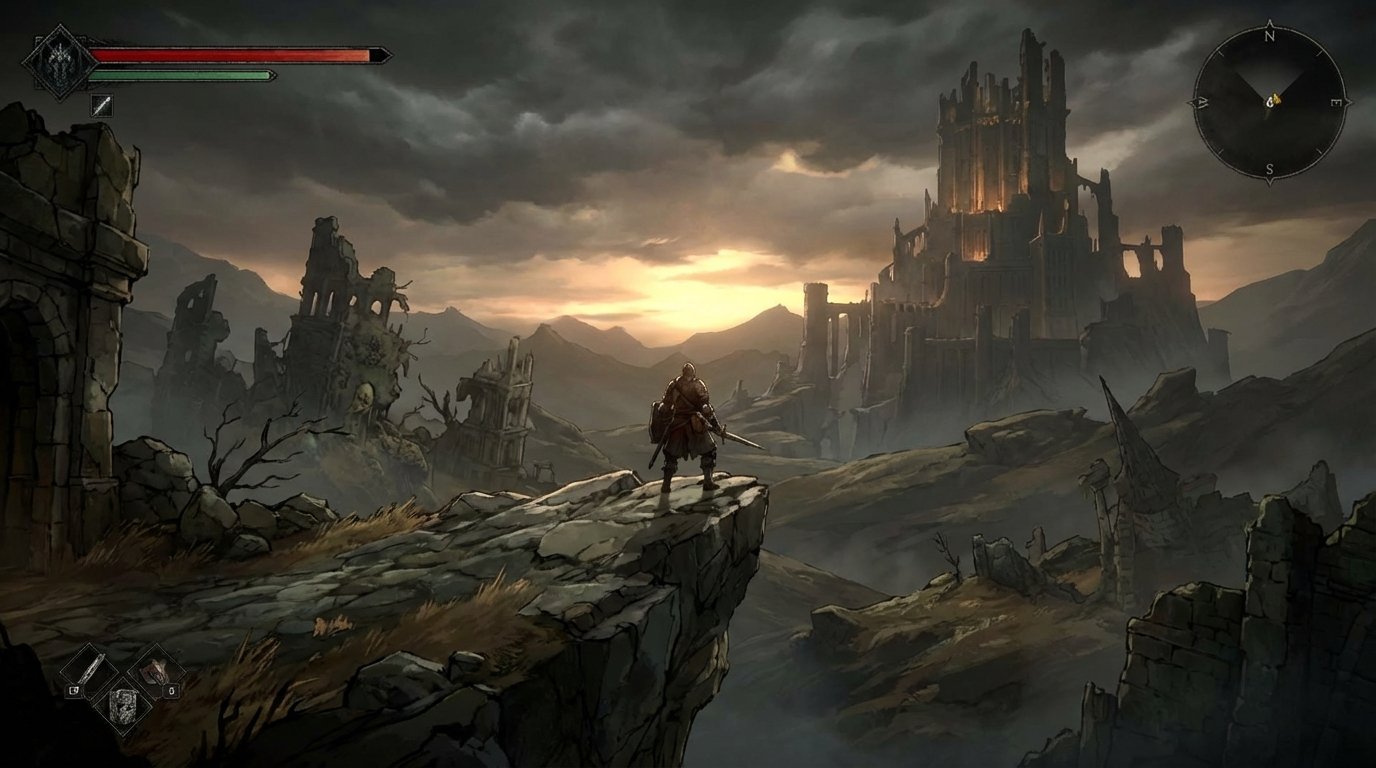
Task: Select the dagger item in the left quick slot
Action: [x=88, y=671]
